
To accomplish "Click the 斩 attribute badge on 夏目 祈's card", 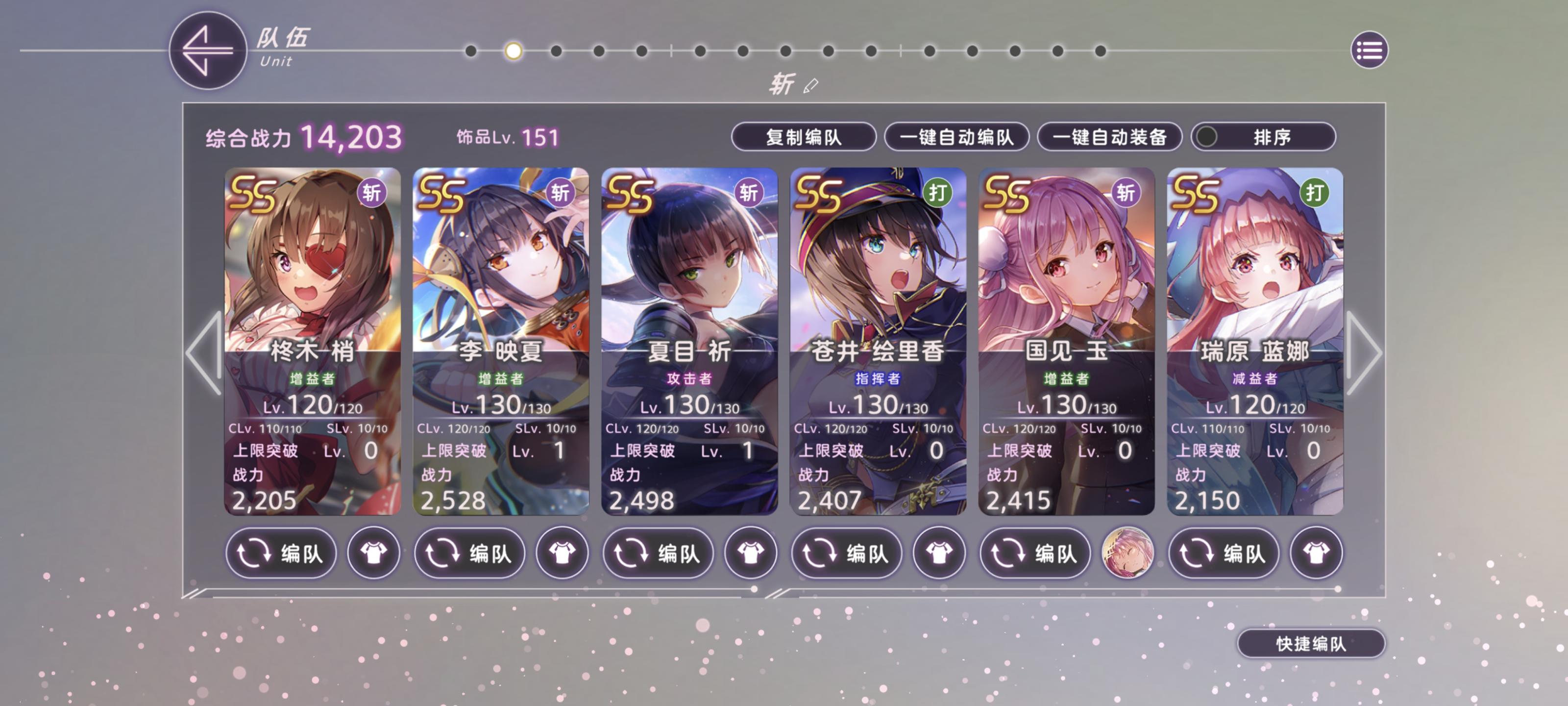I will pos(750,194).
